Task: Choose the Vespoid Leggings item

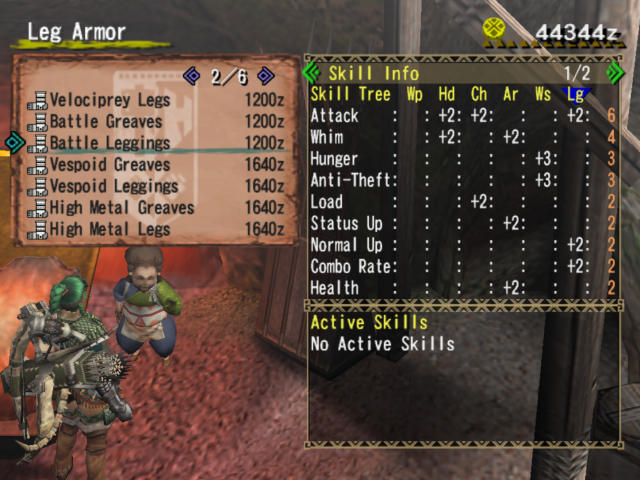Action: [114, 186]
